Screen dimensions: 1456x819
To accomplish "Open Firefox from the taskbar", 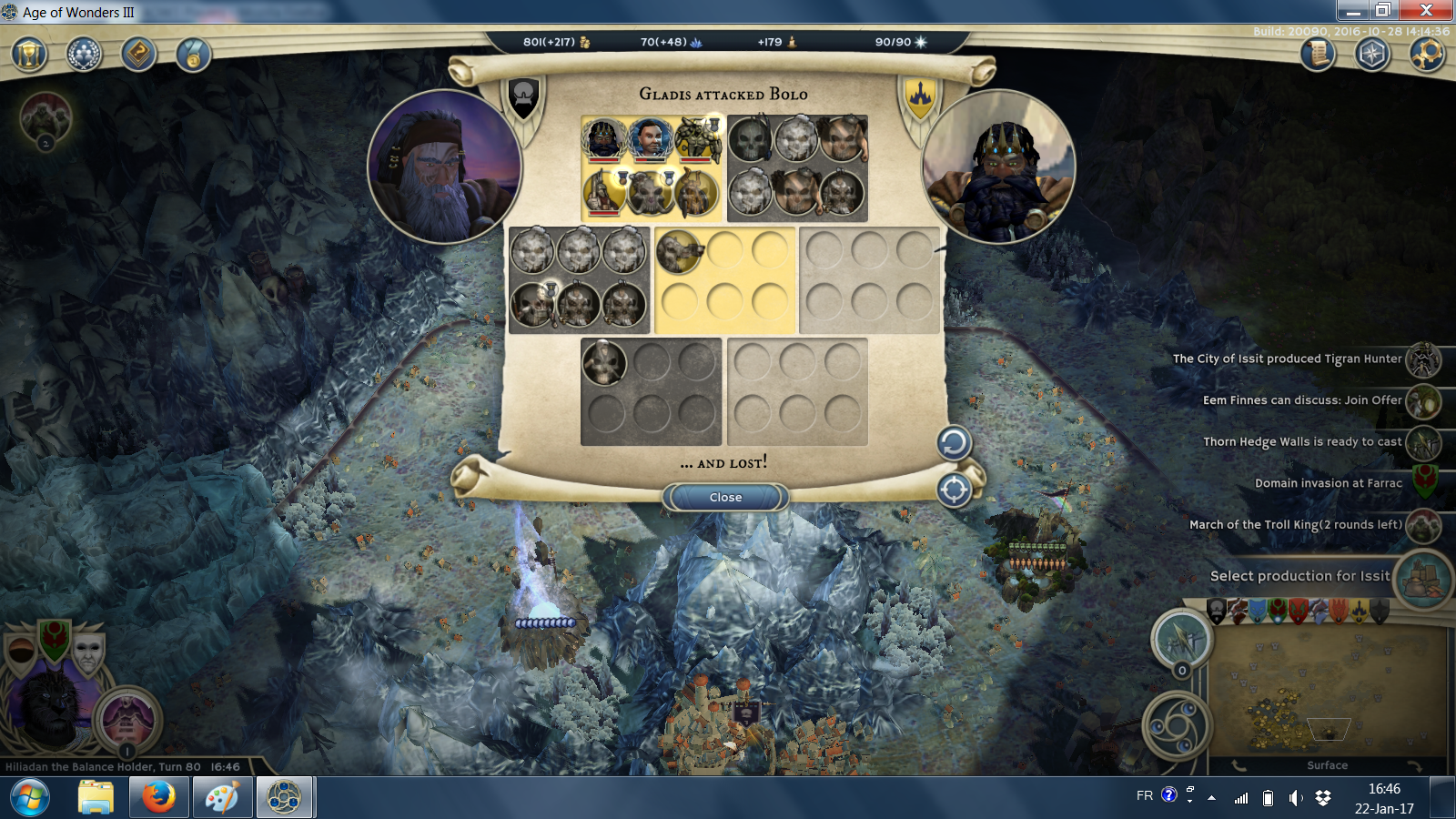I will point(158,798).
